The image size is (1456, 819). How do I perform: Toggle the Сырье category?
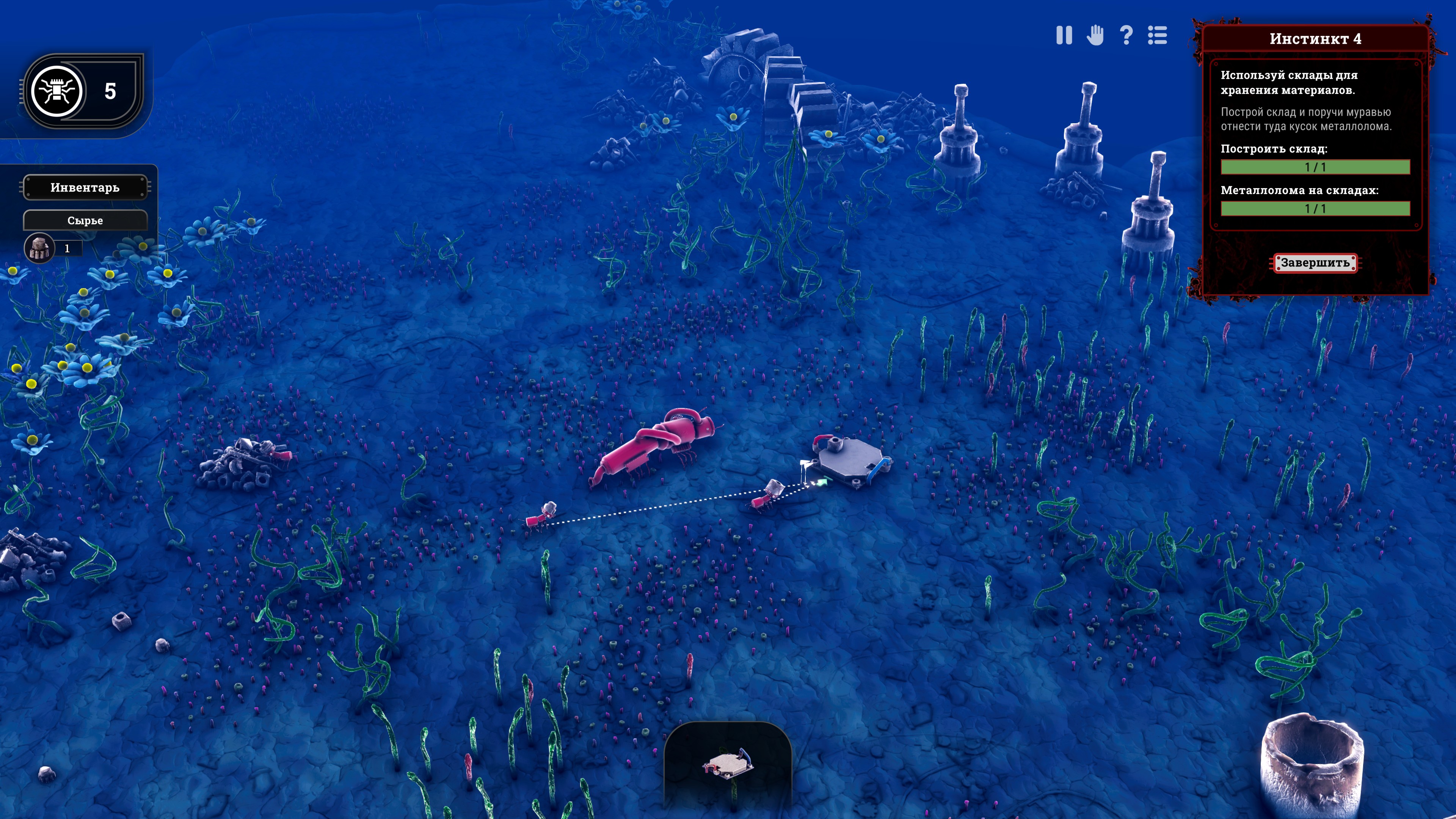pyautogui.click(x=85, y=220)
